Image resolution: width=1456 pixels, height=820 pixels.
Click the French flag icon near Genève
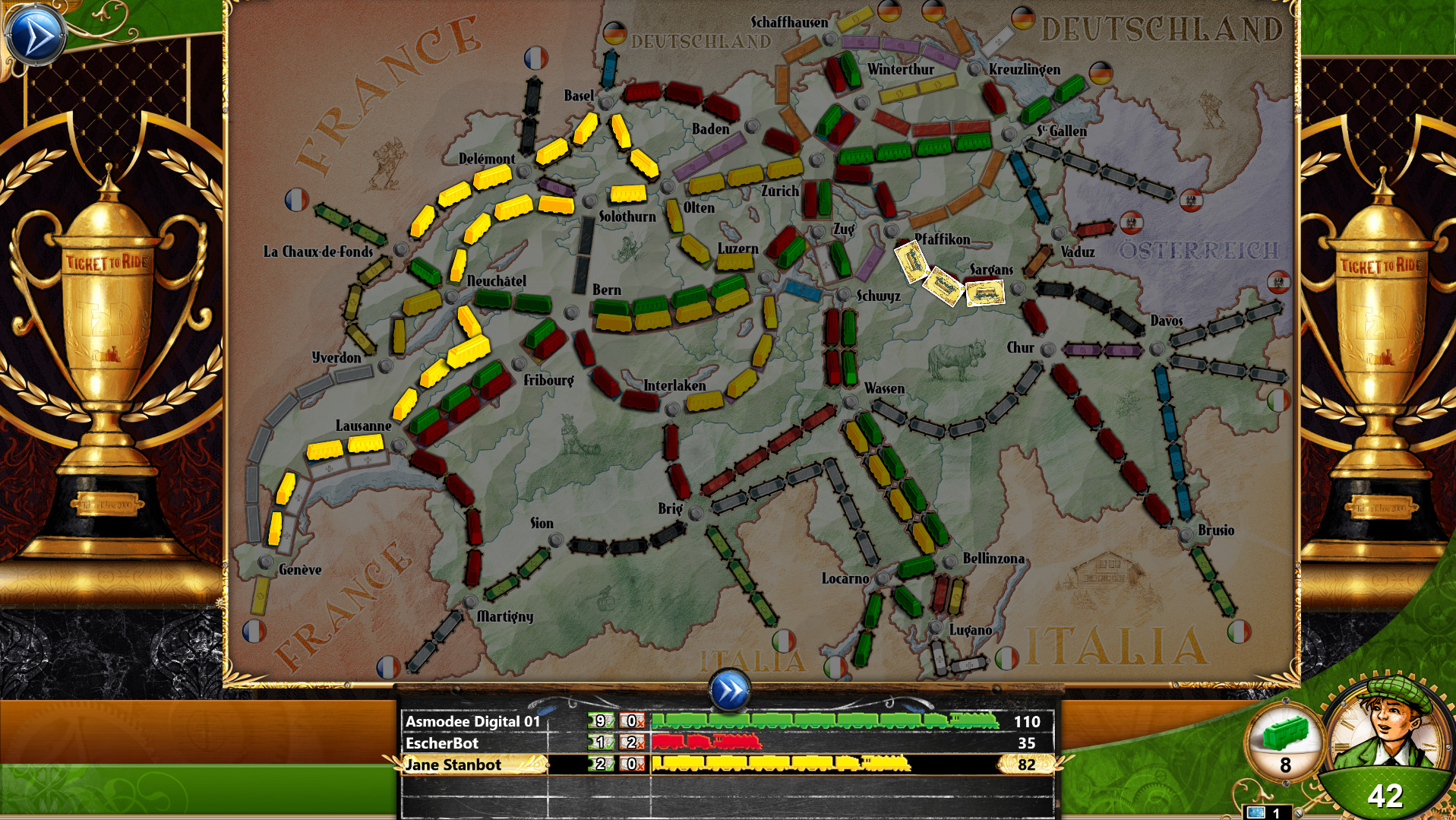(x=253, y=631)
